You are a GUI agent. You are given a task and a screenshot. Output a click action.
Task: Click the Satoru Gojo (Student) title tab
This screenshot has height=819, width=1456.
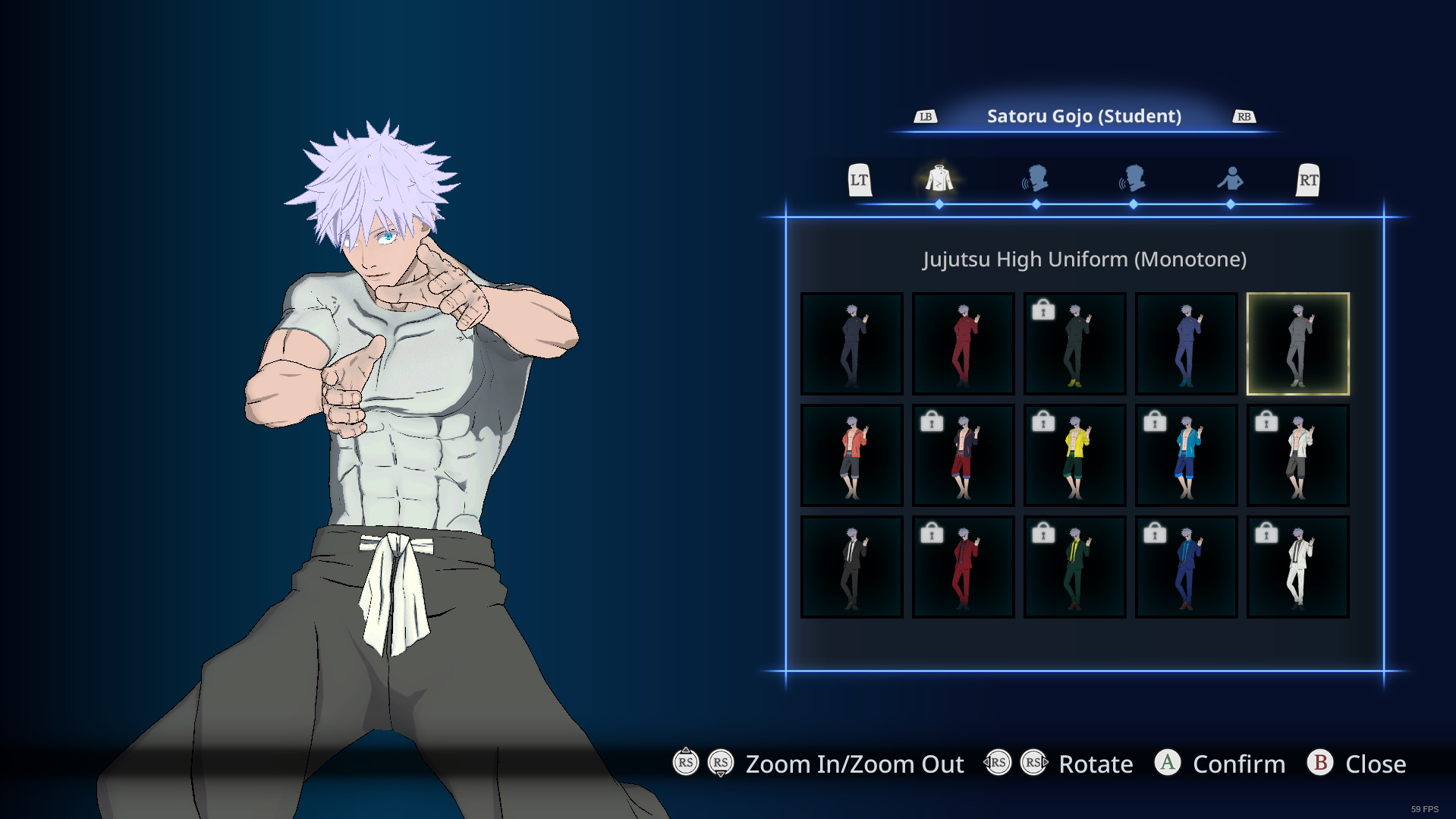(x=1084, y=116)
